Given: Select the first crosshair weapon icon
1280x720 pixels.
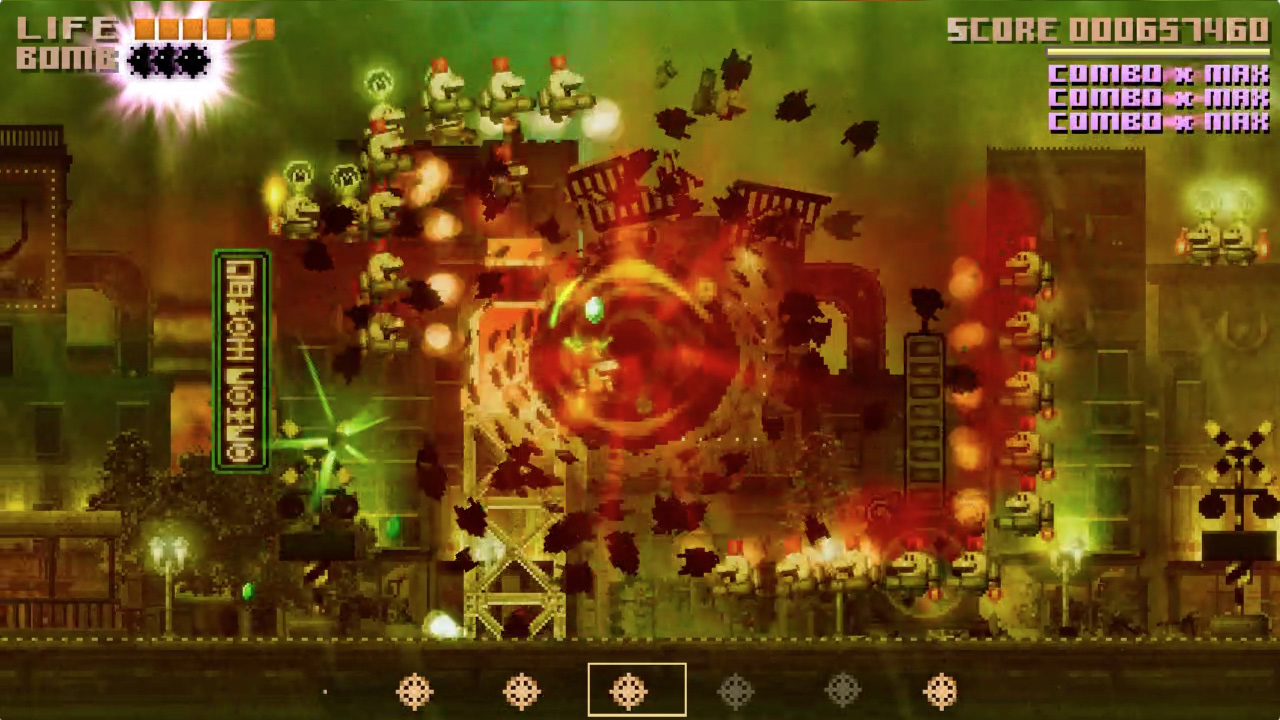Looking at the screenshot, I should click(x=416, y=690).
